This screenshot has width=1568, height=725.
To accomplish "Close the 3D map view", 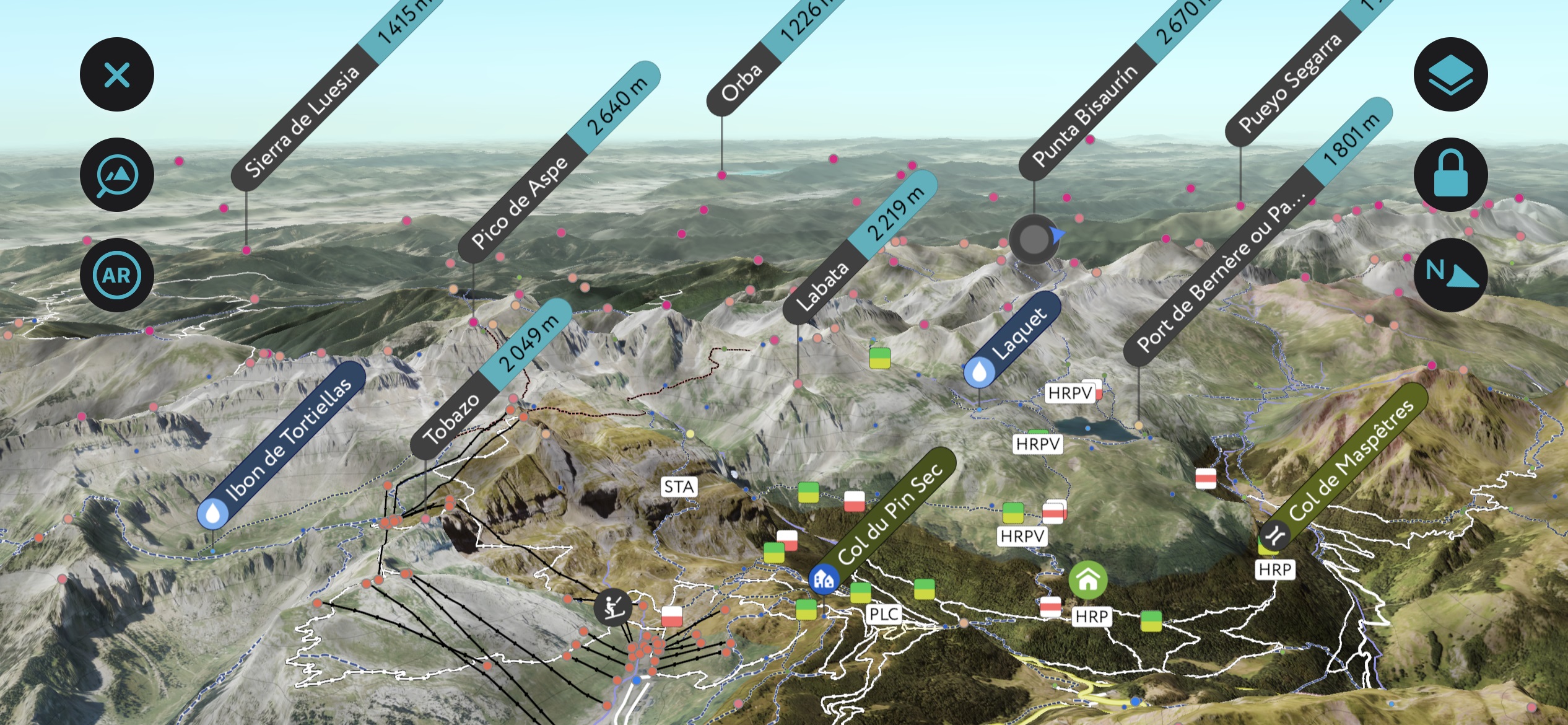I will coord(116,74).
